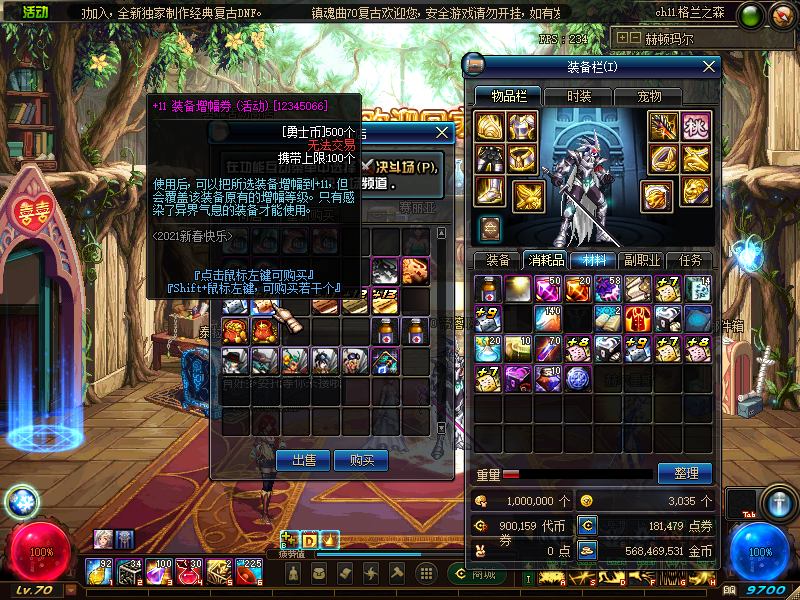The height and width of the screenshot is (600, 800).
Task: Switch to the 时装 (fashion) tab
Action: [x=579, y=96]
